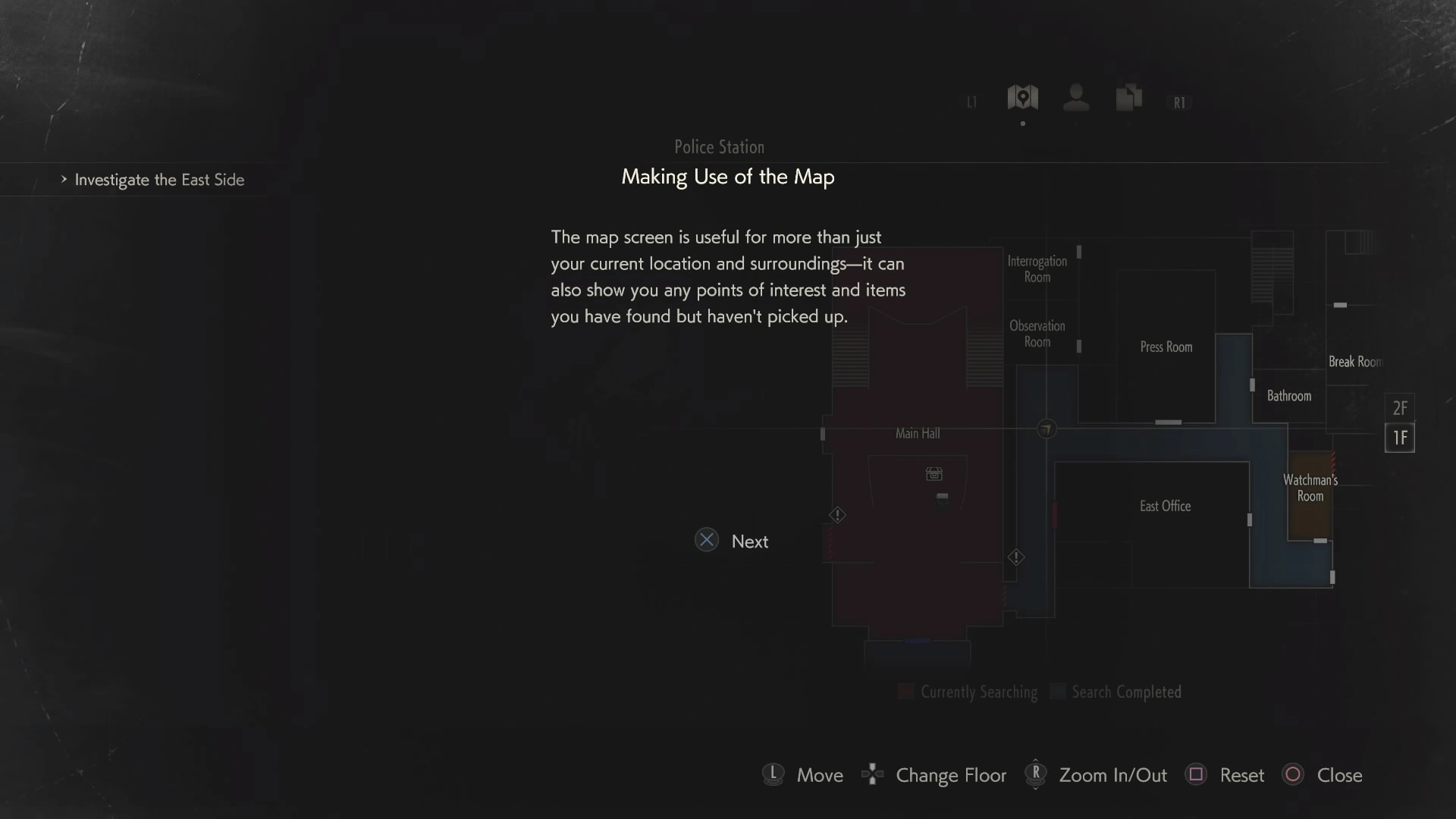Click the Search Completed color swatch
This screenshot has width=1456, height=819.
(1056, 691)
